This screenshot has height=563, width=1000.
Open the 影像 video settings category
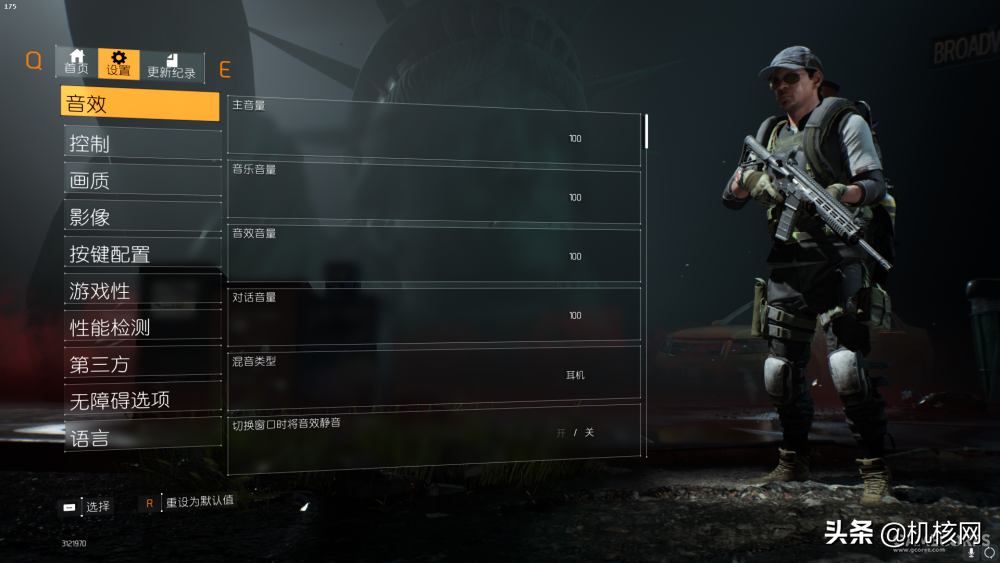[x=142, y=217]
